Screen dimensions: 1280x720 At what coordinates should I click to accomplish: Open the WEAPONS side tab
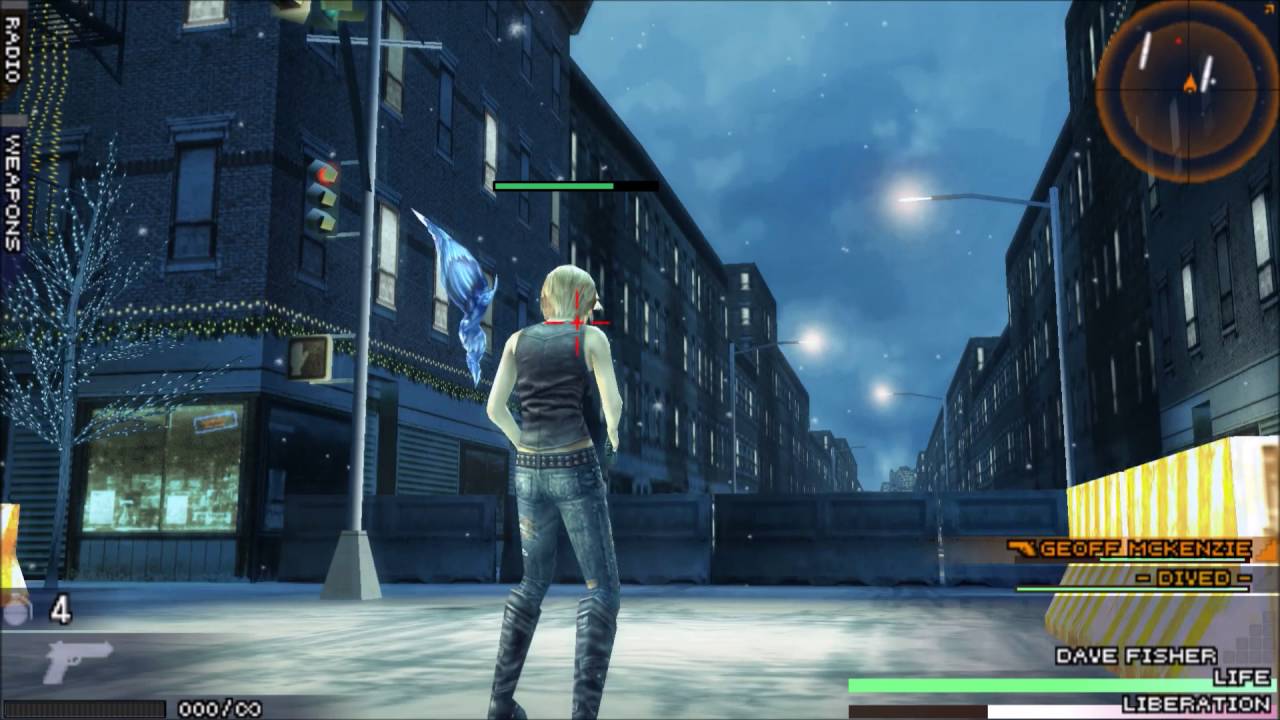(12, 192)
